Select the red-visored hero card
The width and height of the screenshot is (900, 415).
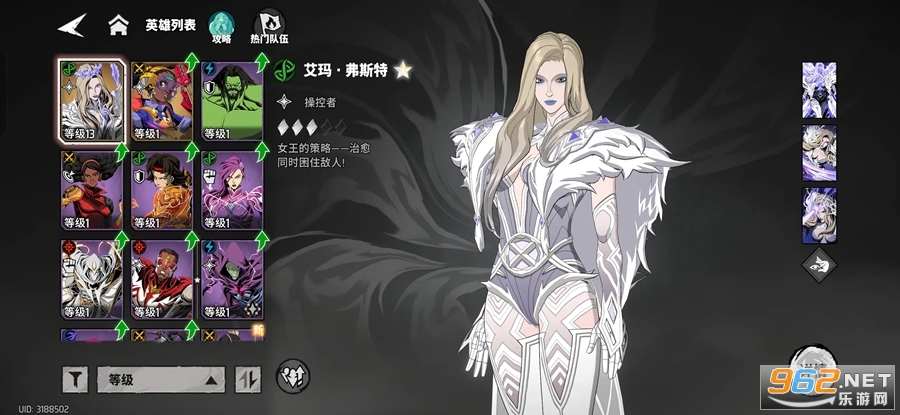(x=162, y=280)
